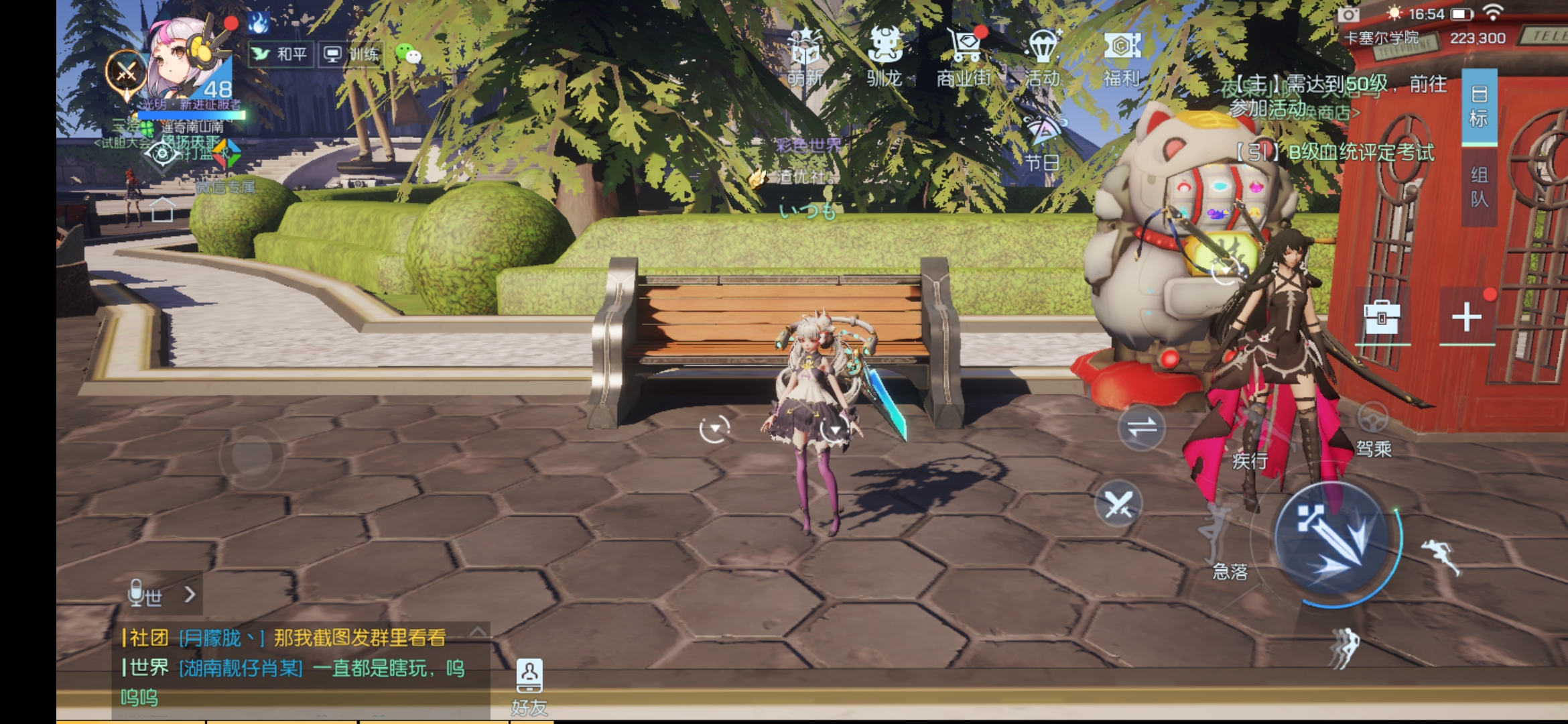The height and width of the screenshot is (724, 1568).
Task: Open the 驯龙 dragon taming menu
Action: [x=884, y=57]
